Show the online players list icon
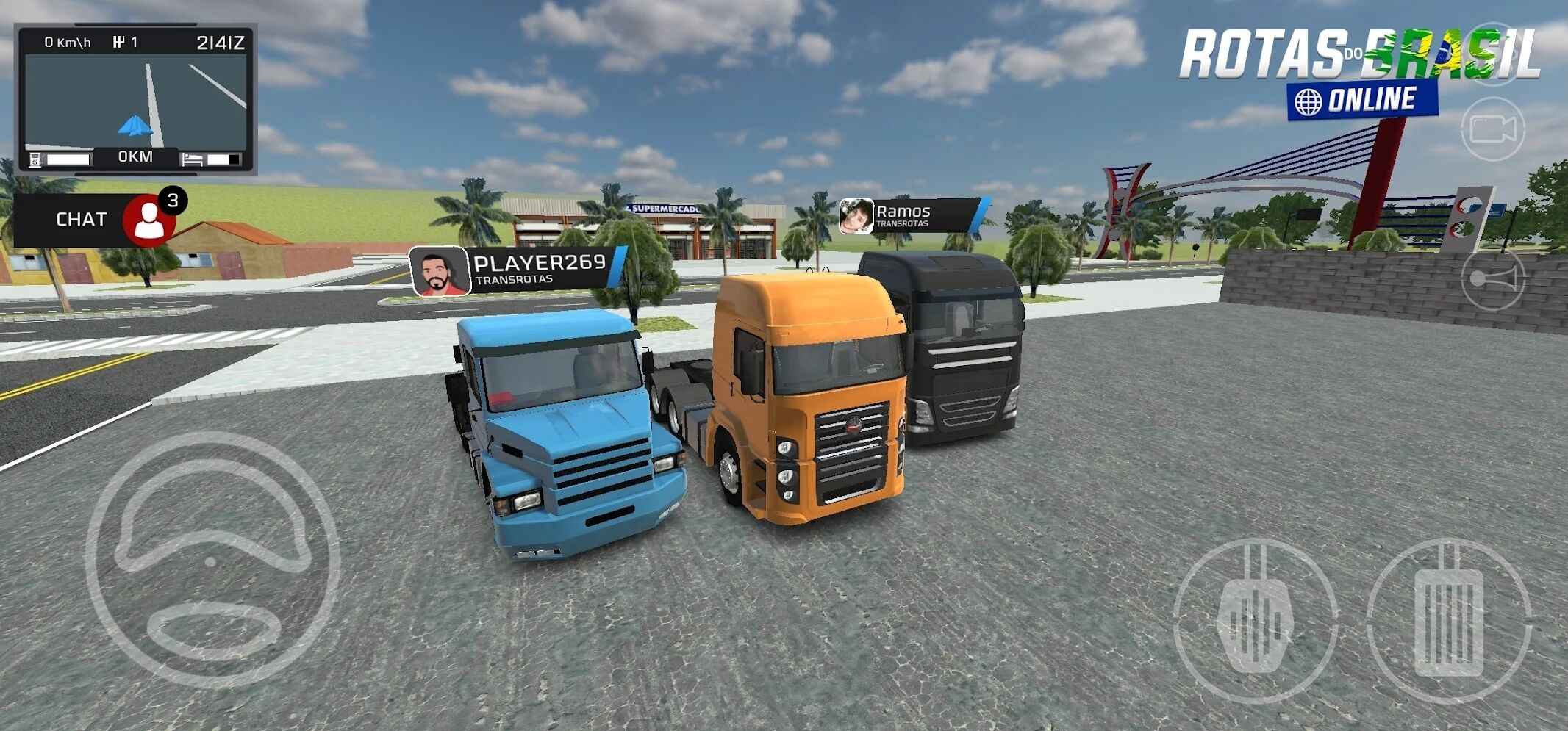 pyautogui.click(x=151, y=219)
